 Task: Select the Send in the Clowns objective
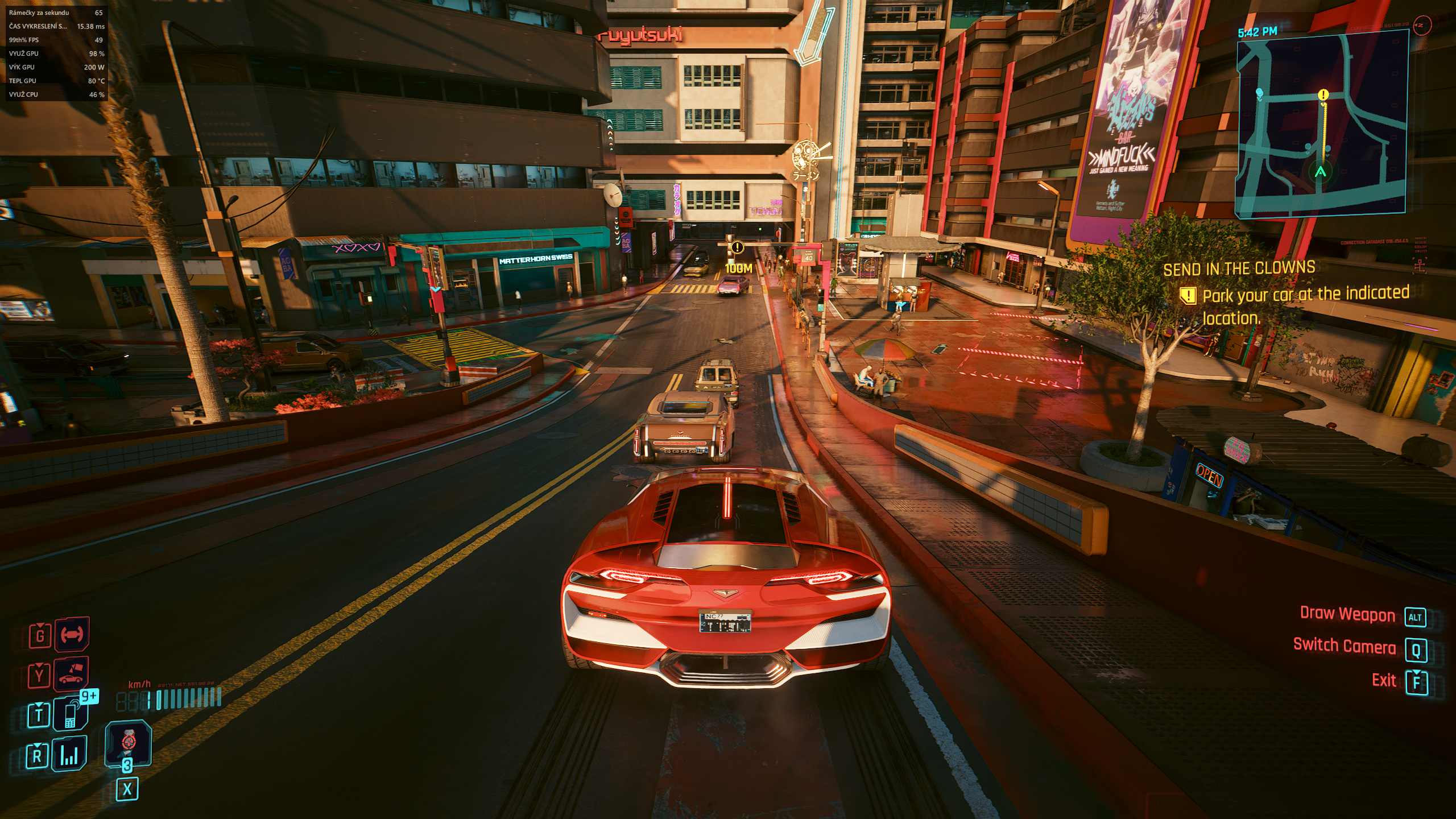coord(1239,268)
